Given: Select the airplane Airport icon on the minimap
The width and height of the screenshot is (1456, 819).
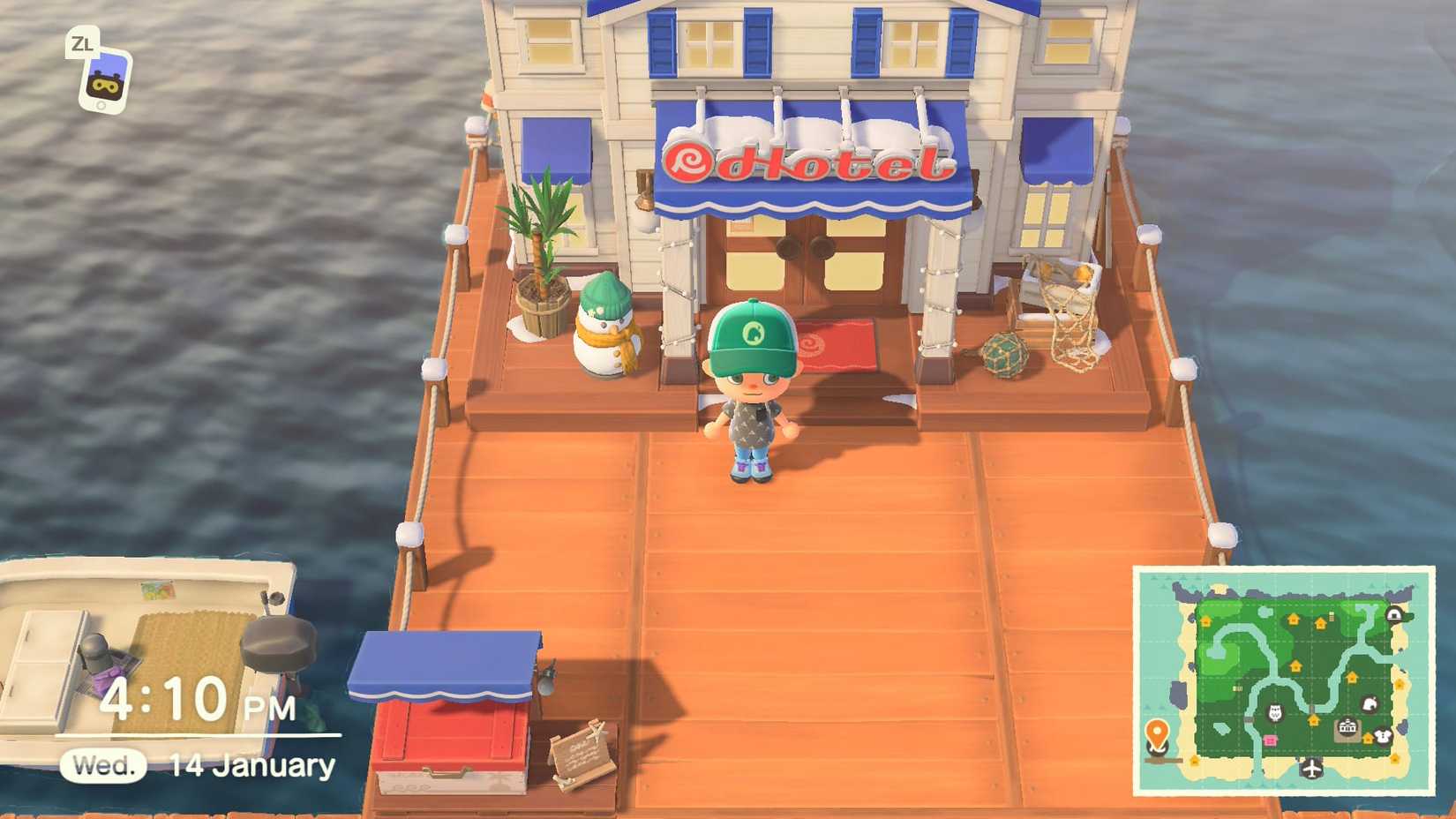Looking at the screenshot, I should (1311, 769).
